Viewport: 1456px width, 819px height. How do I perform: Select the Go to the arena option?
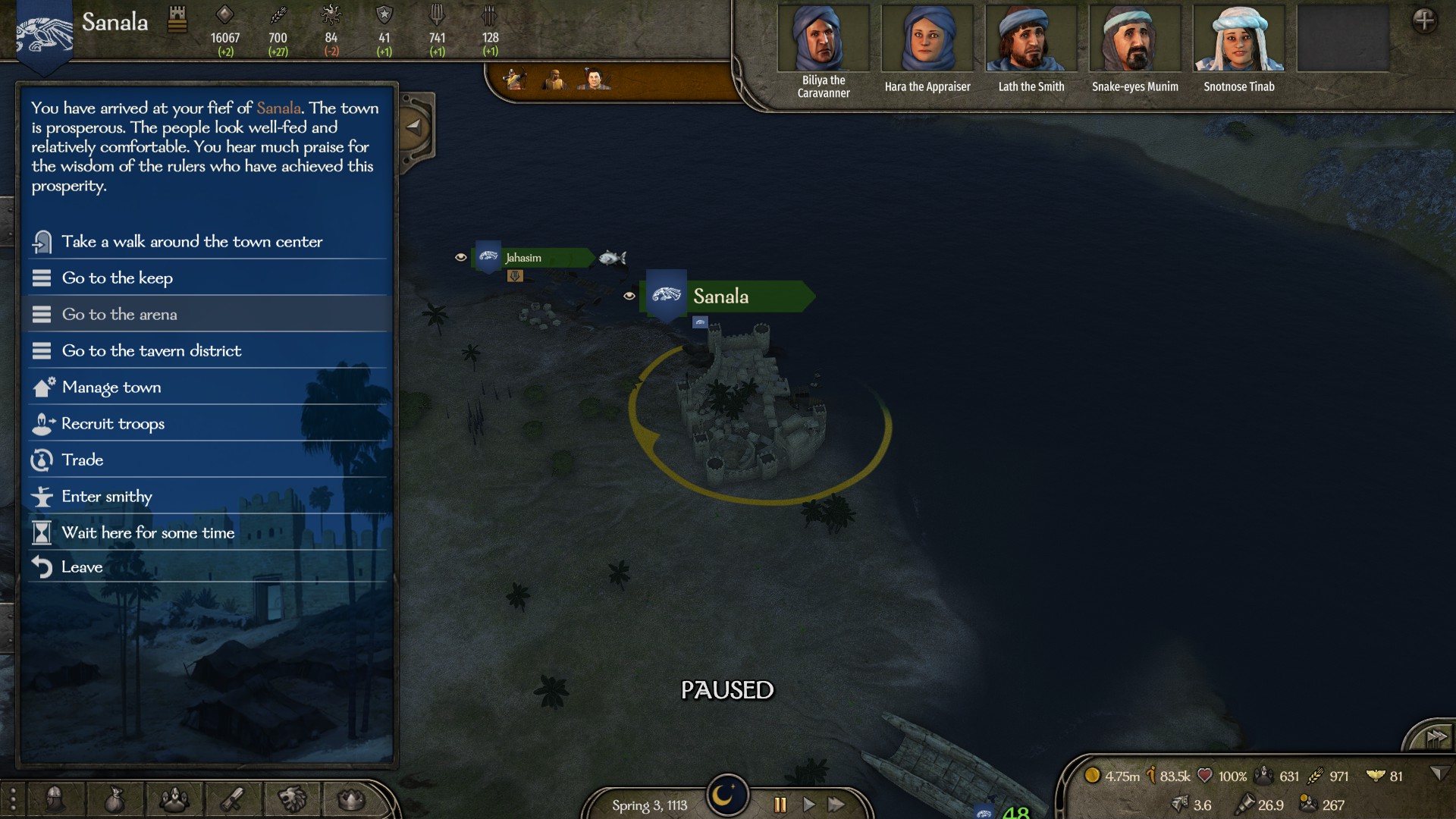[121, 314]
